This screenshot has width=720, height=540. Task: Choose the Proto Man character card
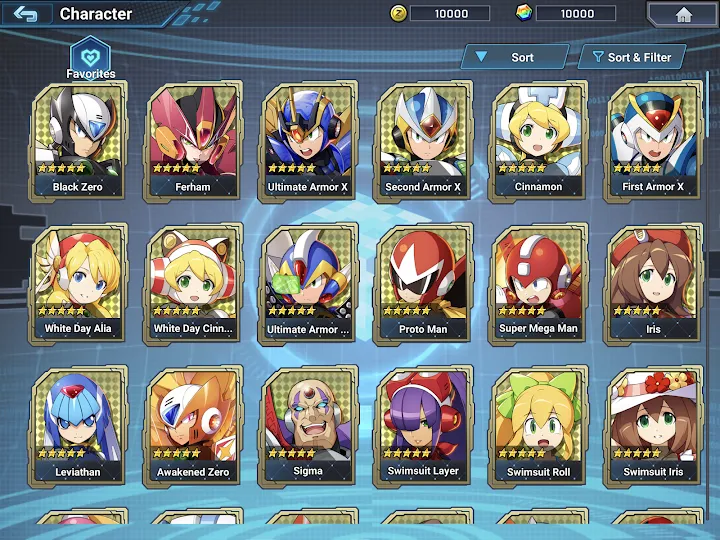point(423,283)
